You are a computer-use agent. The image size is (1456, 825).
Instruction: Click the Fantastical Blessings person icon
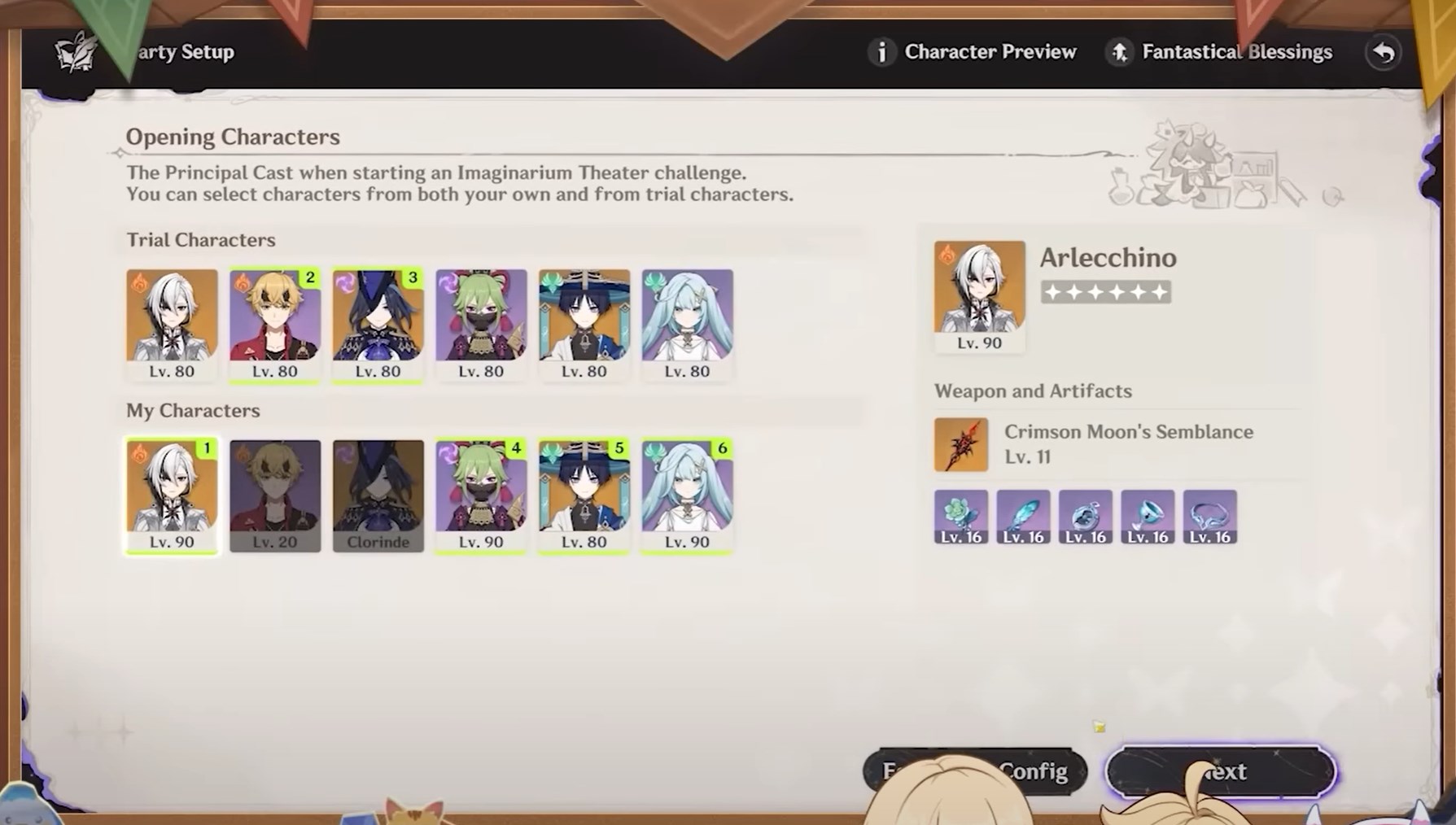coord(1120,51)
